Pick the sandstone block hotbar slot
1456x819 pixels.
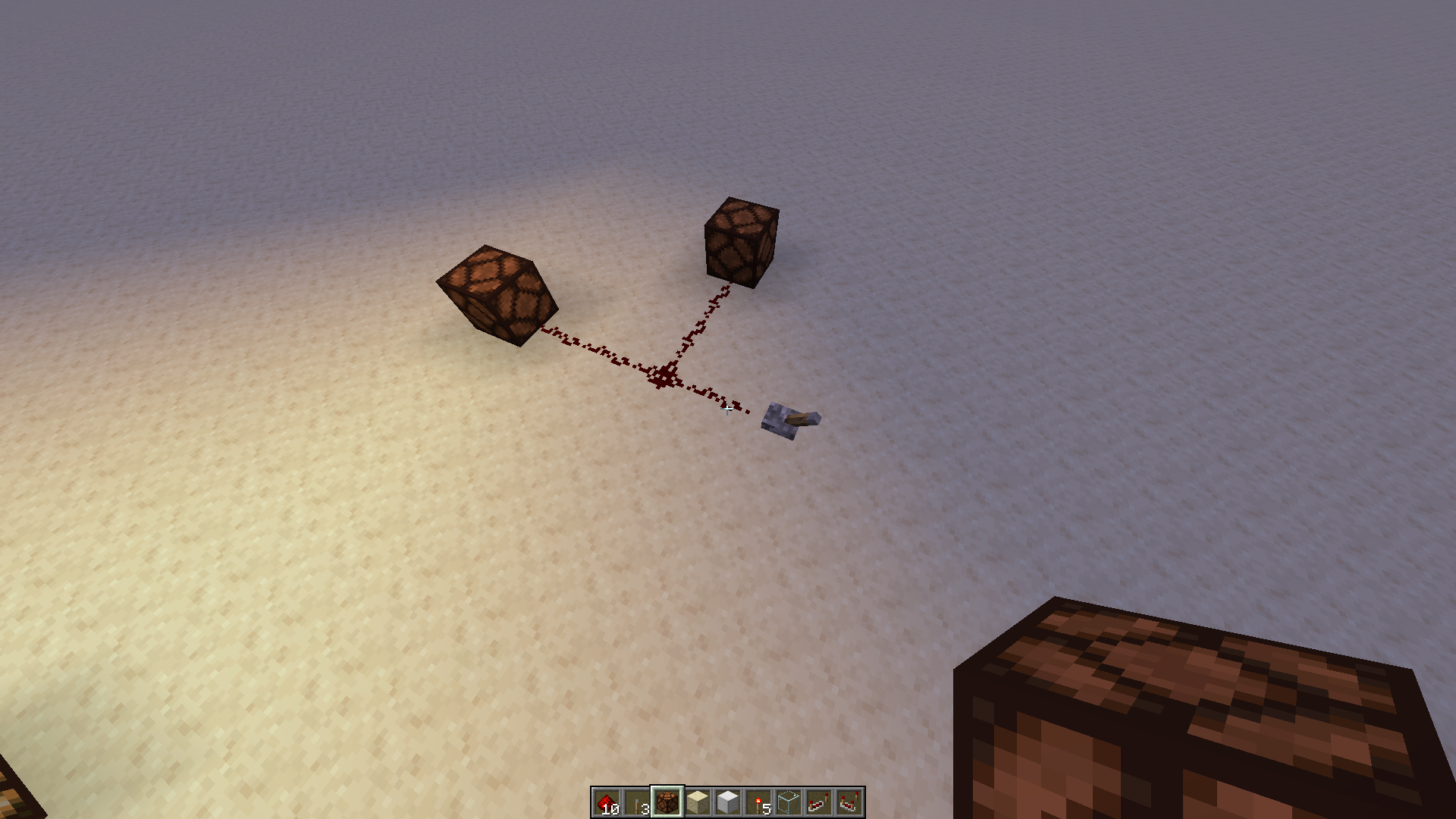tap(698, 802)
